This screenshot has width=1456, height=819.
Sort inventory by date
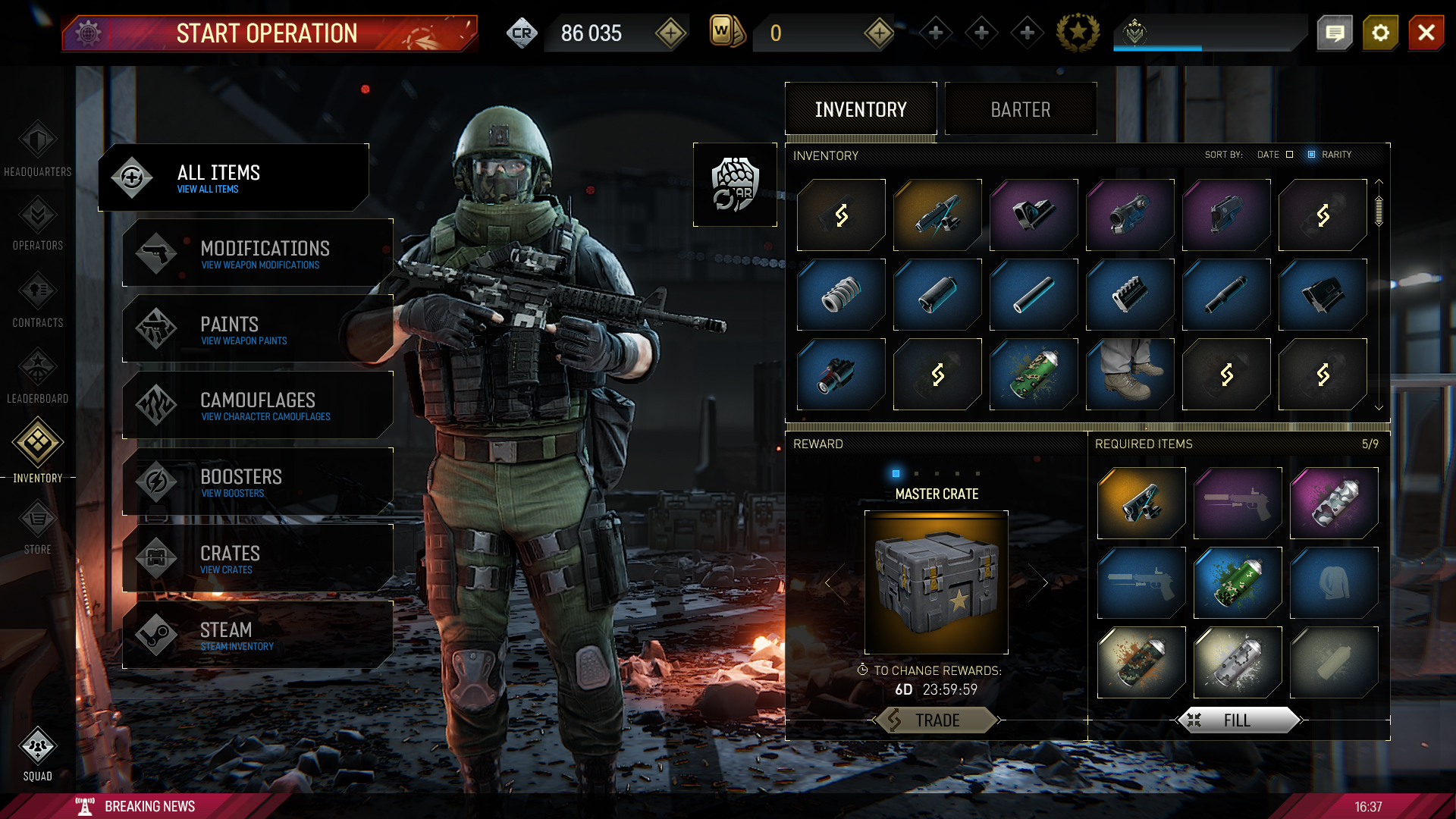[x=1289, y=155]
